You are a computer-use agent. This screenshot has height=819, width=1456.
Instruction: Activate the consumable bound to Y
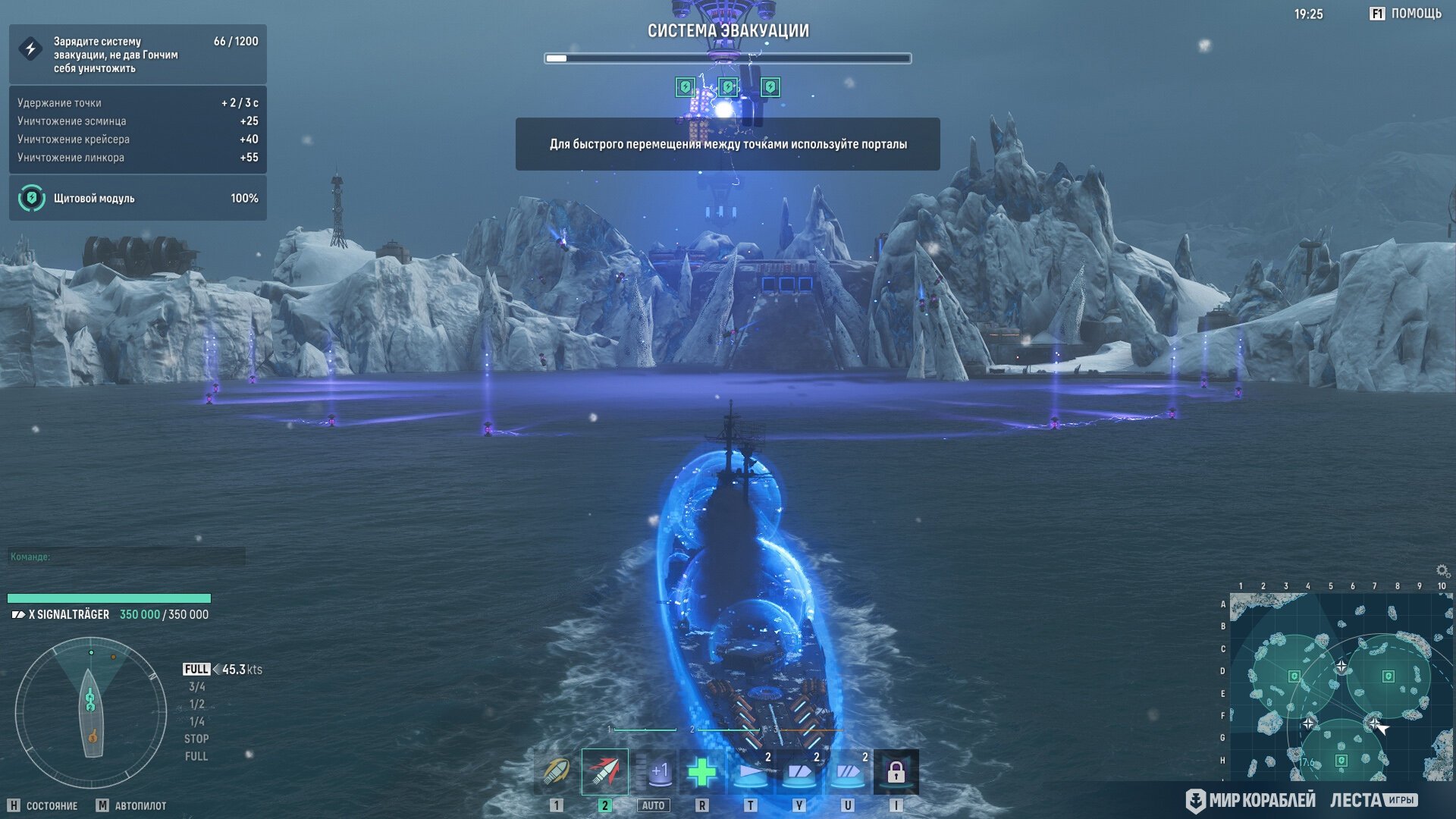pos(799,772)
